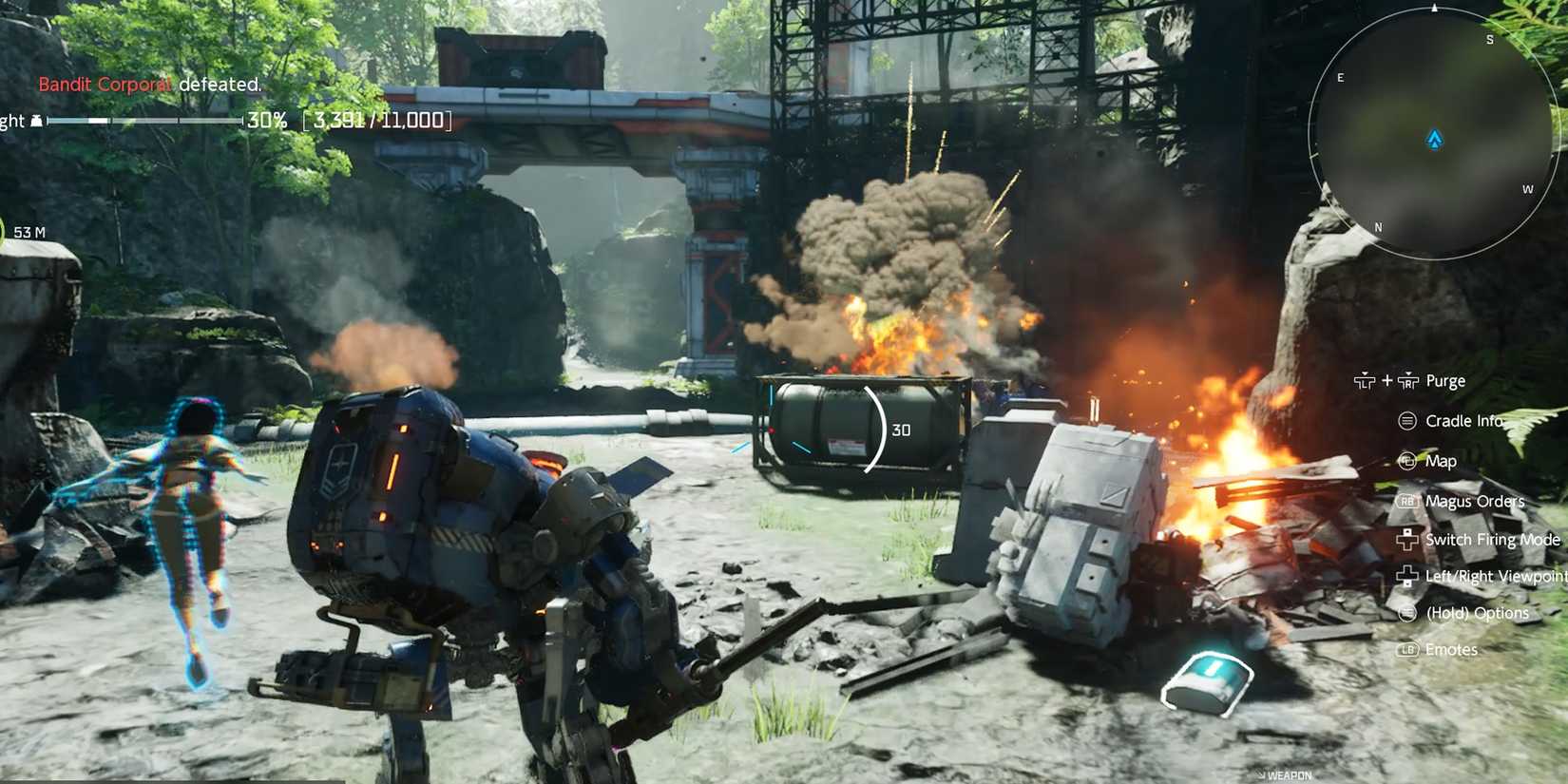This screenshot has width=1568, height=784.
Task: Click the 30% weight capacity bar
Action: click(143, 121)
